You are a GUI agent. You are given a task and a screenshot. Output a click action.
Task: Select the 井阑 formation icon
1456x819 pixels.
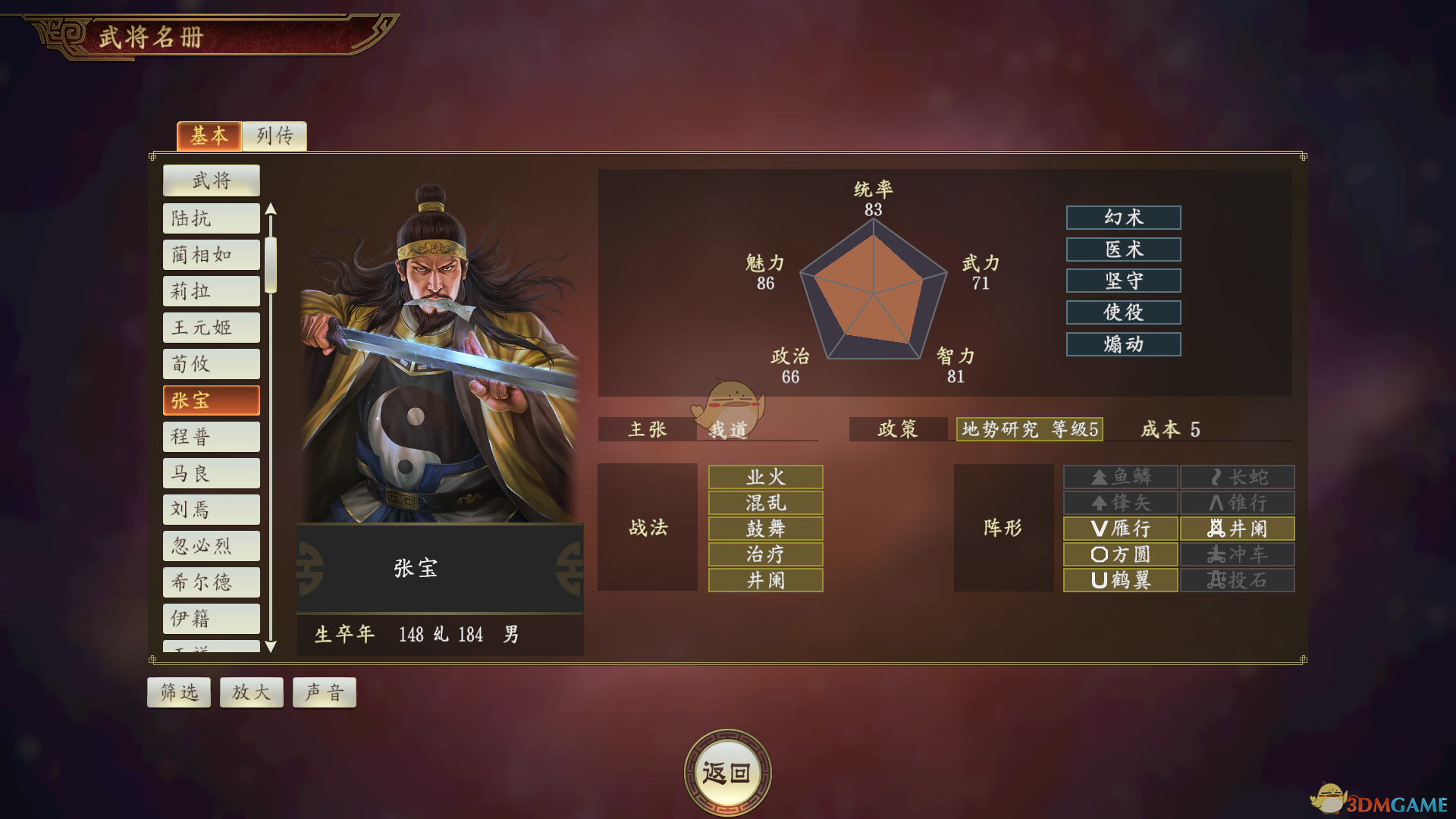pyautogui.click(x=1236, y=529)
